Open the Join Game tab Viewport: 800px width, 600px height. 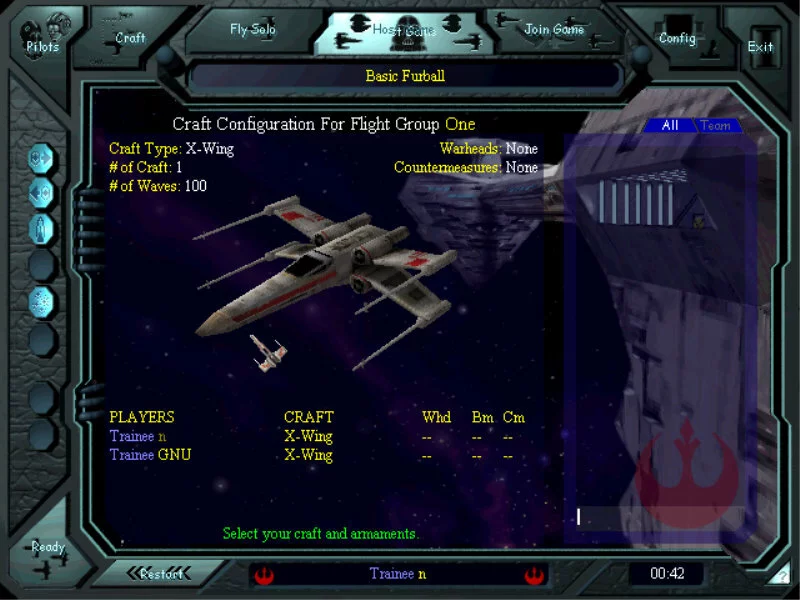(x=554, y=30)
